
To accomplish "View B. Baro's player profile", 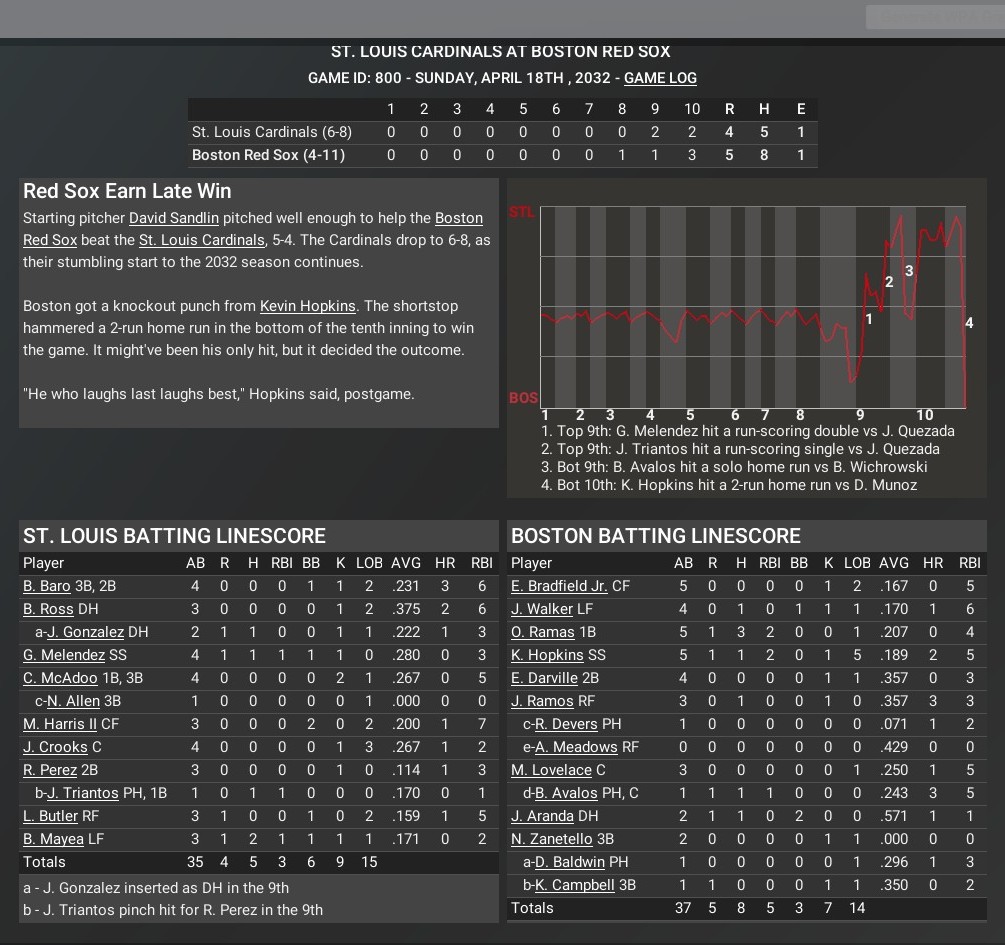I will [x=47, y=586].
